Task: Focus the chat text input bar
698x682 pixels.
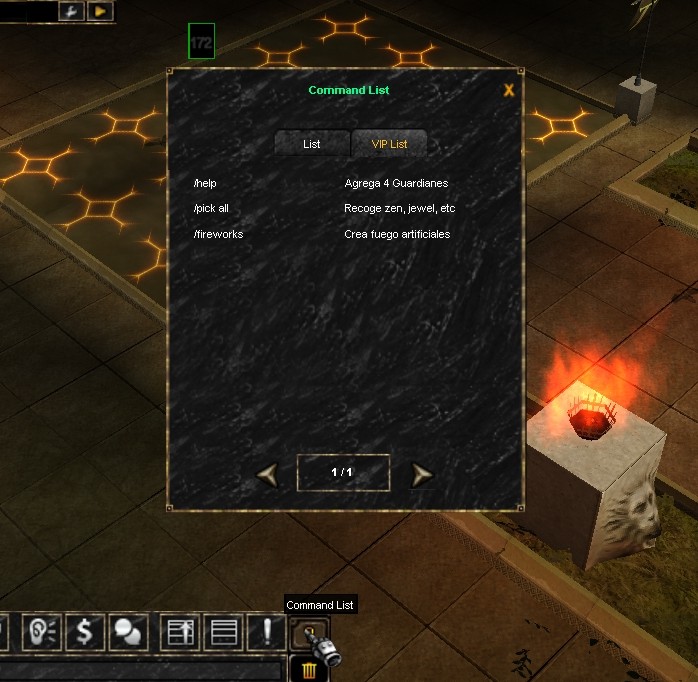Action: pos(140,669)
